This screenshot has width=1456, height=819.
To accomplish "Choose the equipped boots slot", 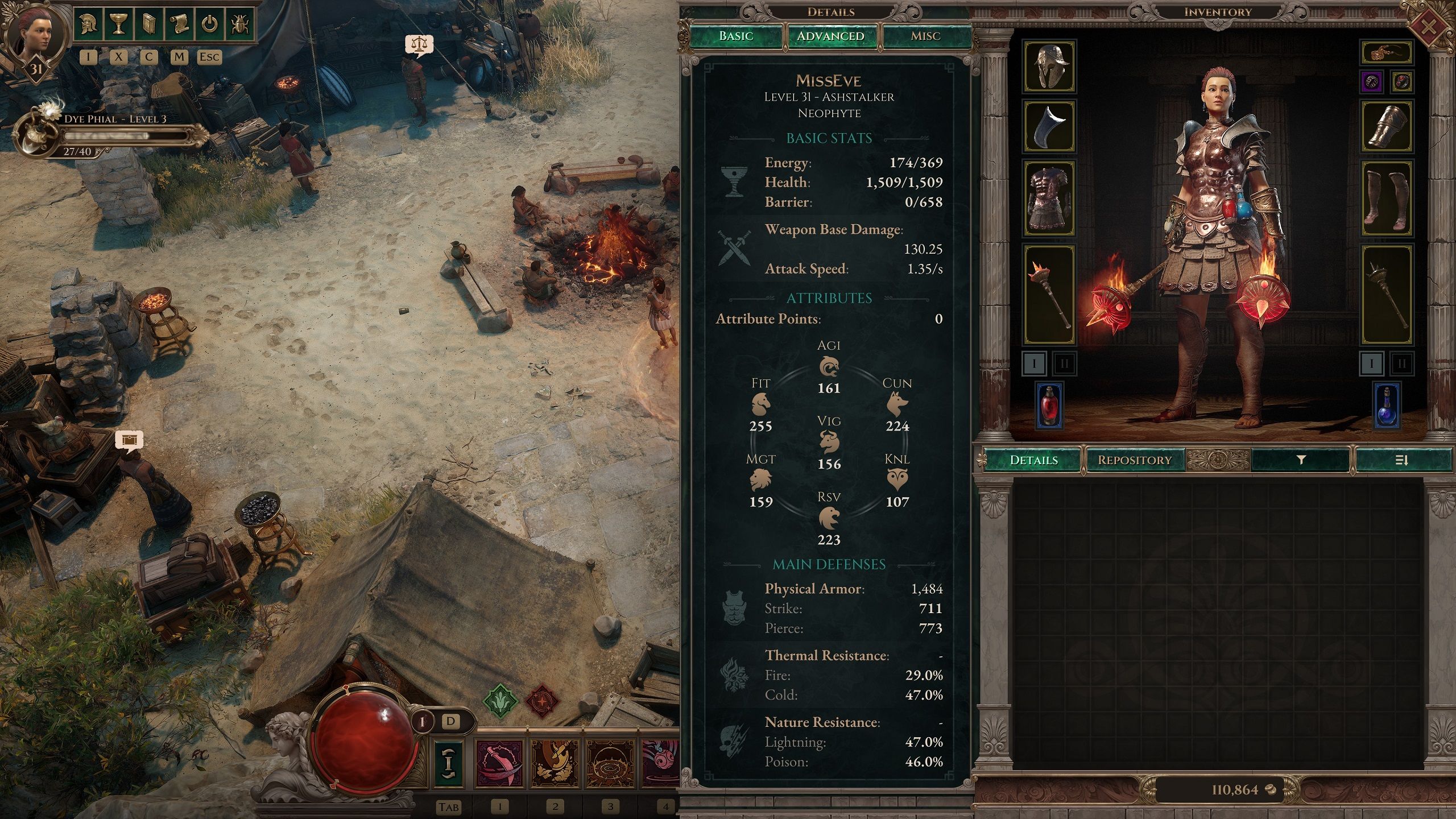I will tap(1387, 198).
